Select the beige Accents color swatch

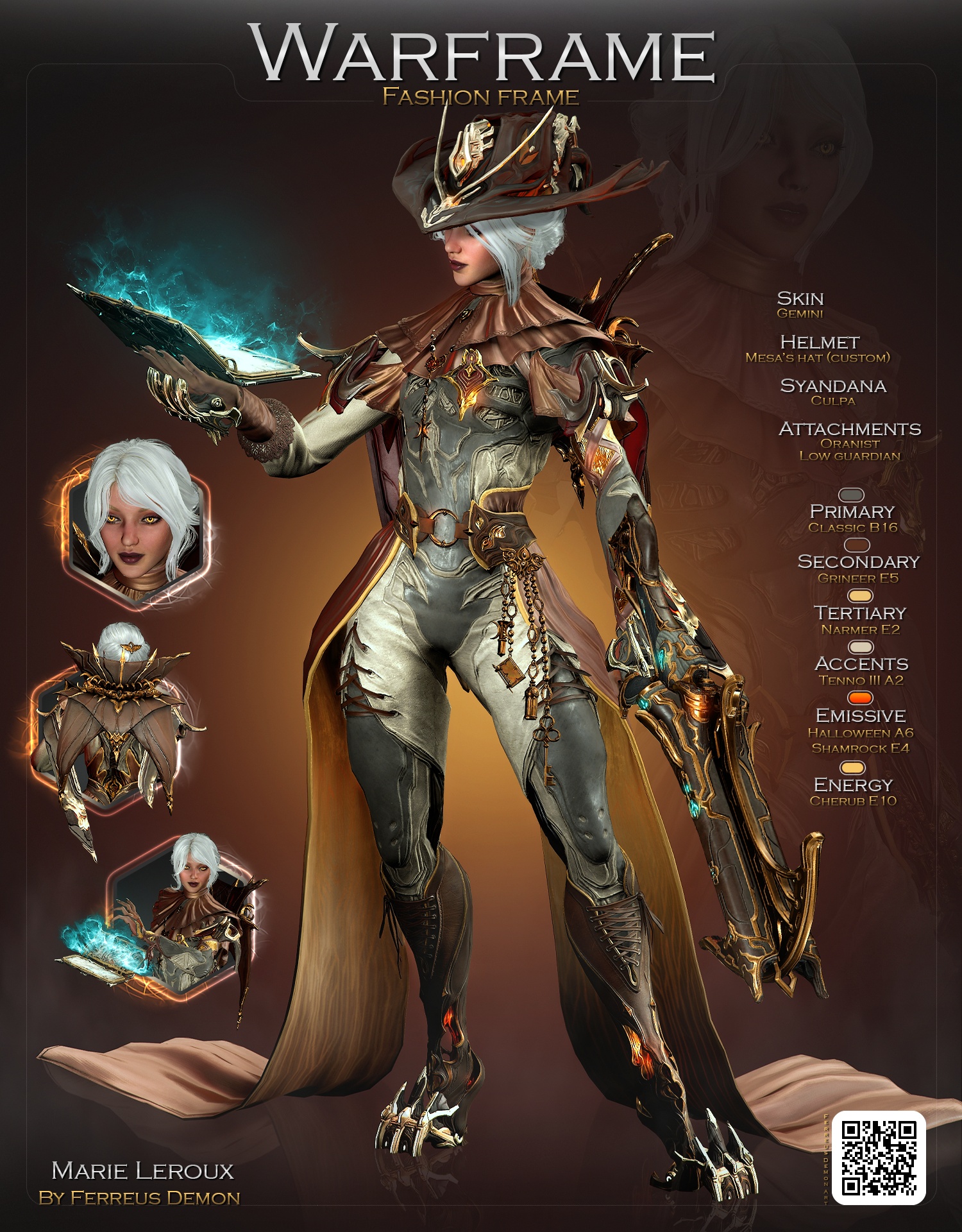[x=861, y=647]
